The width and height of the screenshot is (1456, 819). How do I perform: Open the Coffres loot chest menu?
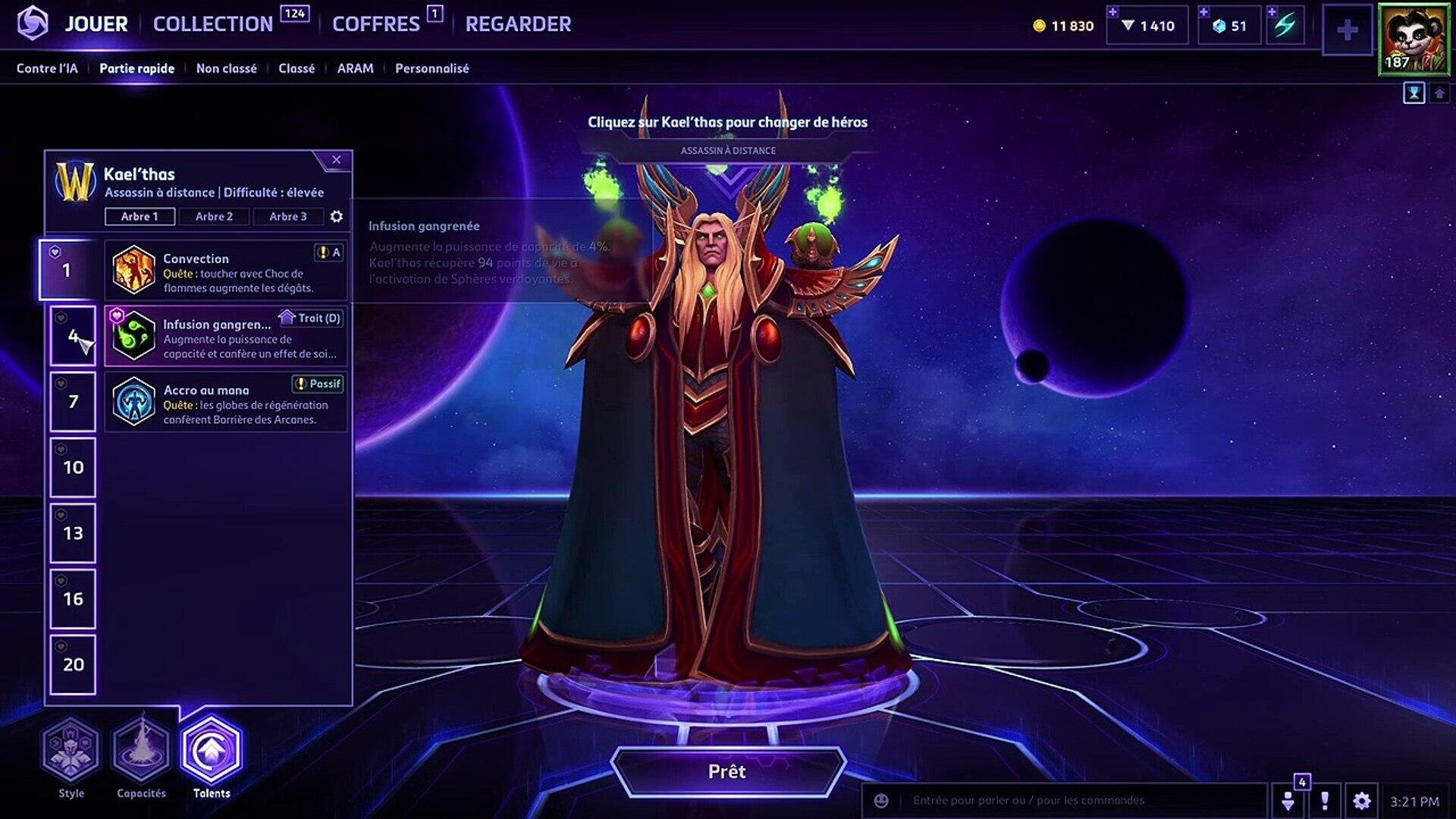pyautogui.click(x=375, y=24)
